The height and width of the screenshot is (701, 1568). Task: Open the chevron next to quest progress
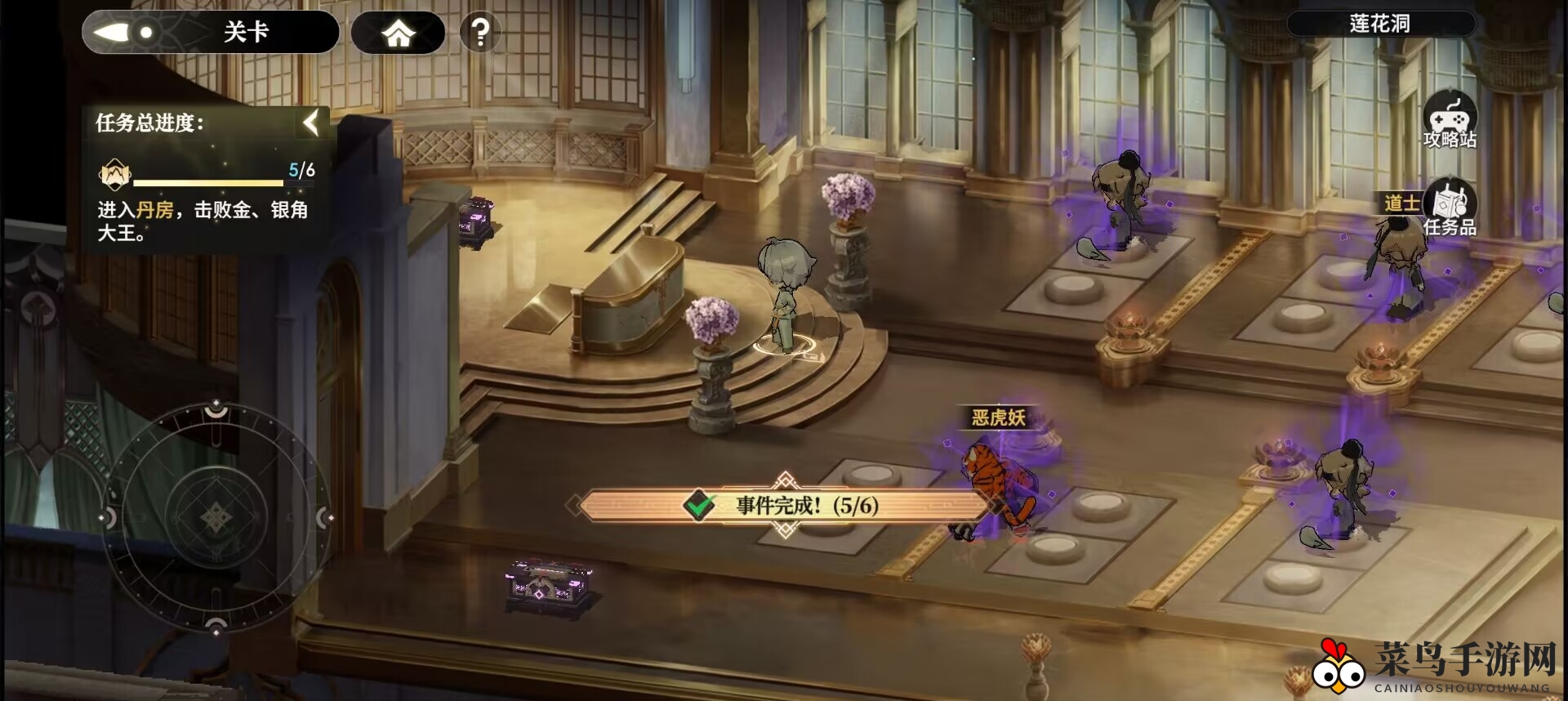tap(310, 123)
